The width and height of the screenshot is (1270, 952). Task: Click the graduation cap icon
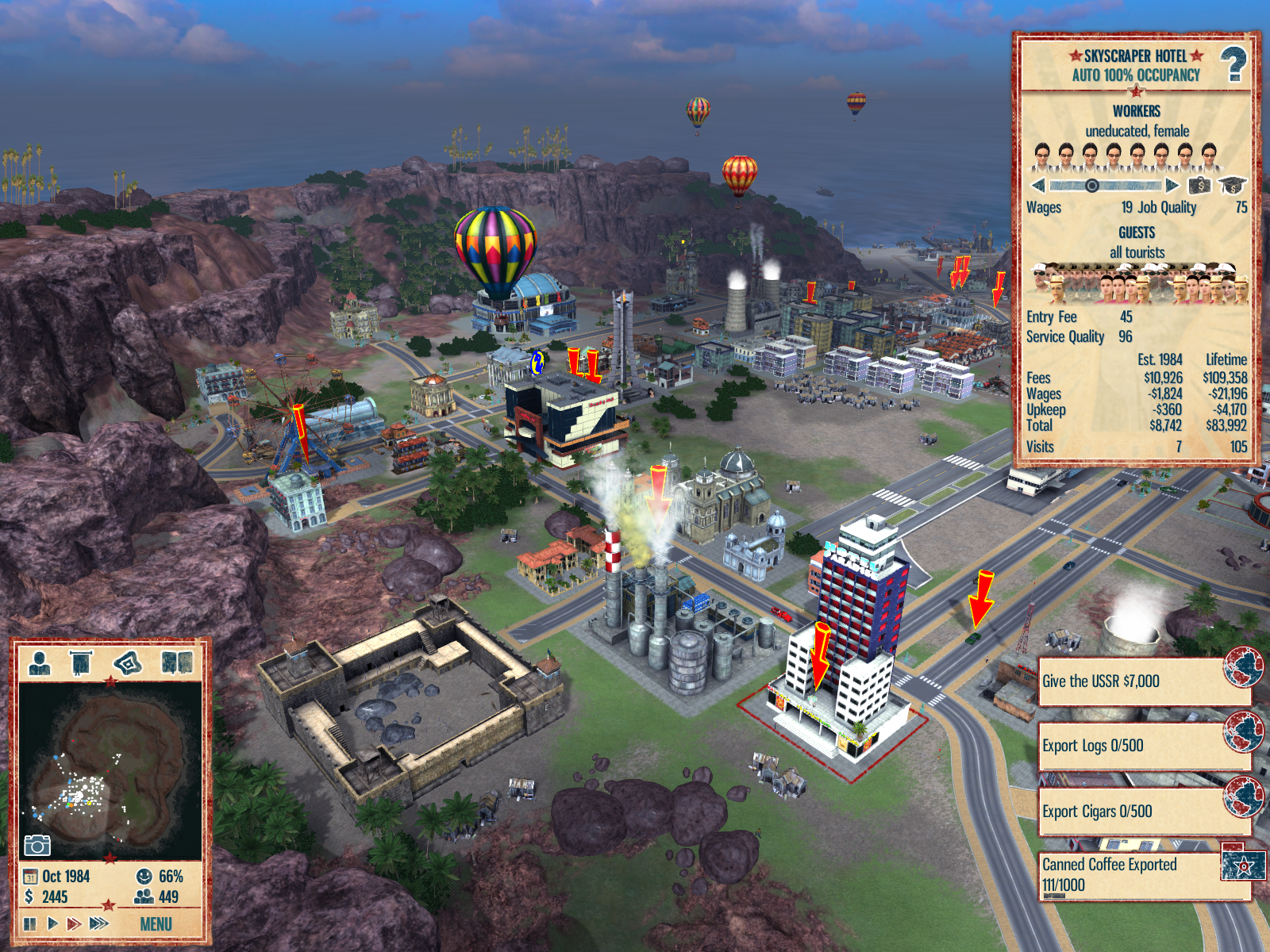[1232, 186]
